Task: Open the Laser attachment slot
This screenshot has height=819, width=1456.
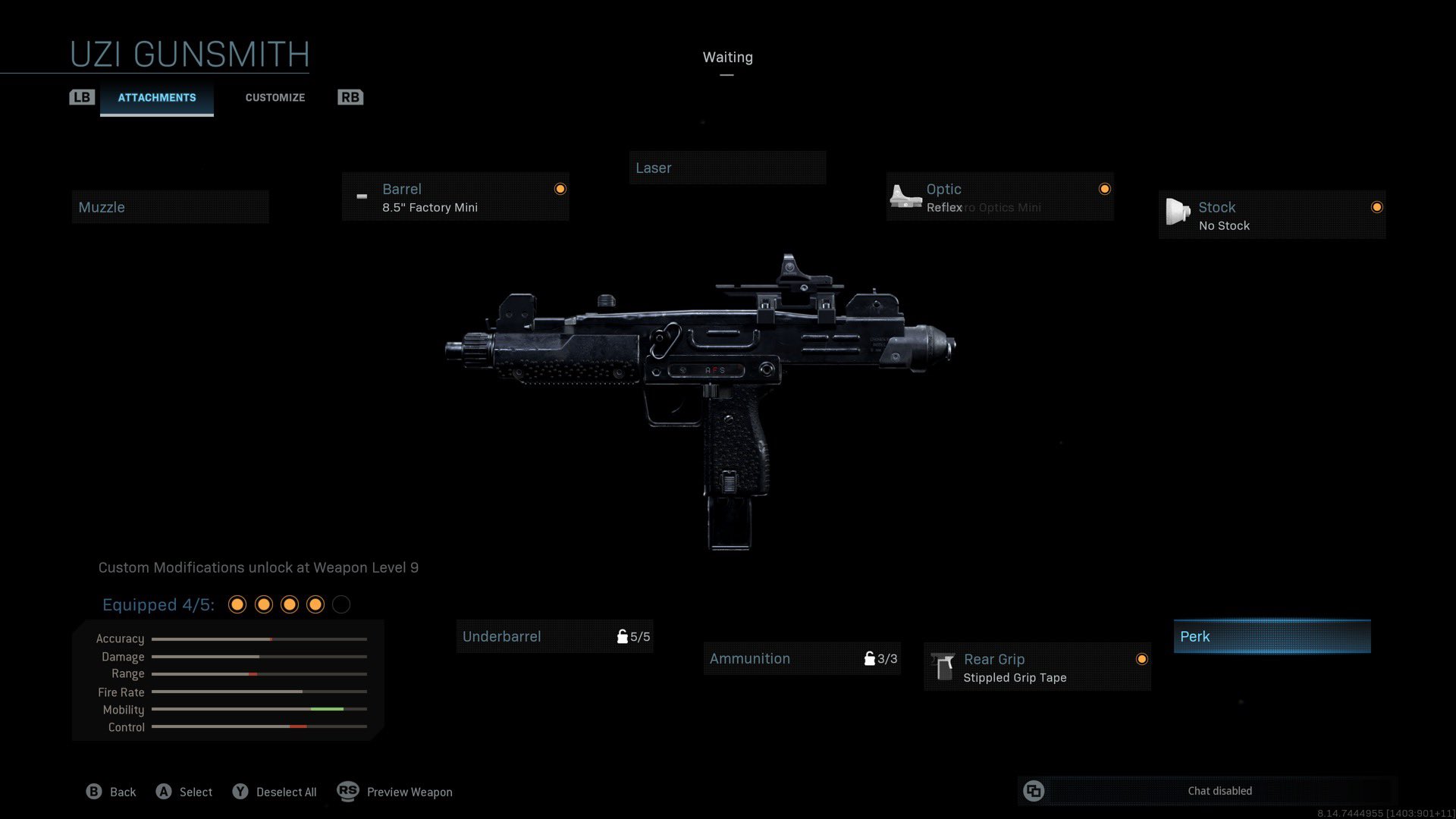Action: point(727,168)
